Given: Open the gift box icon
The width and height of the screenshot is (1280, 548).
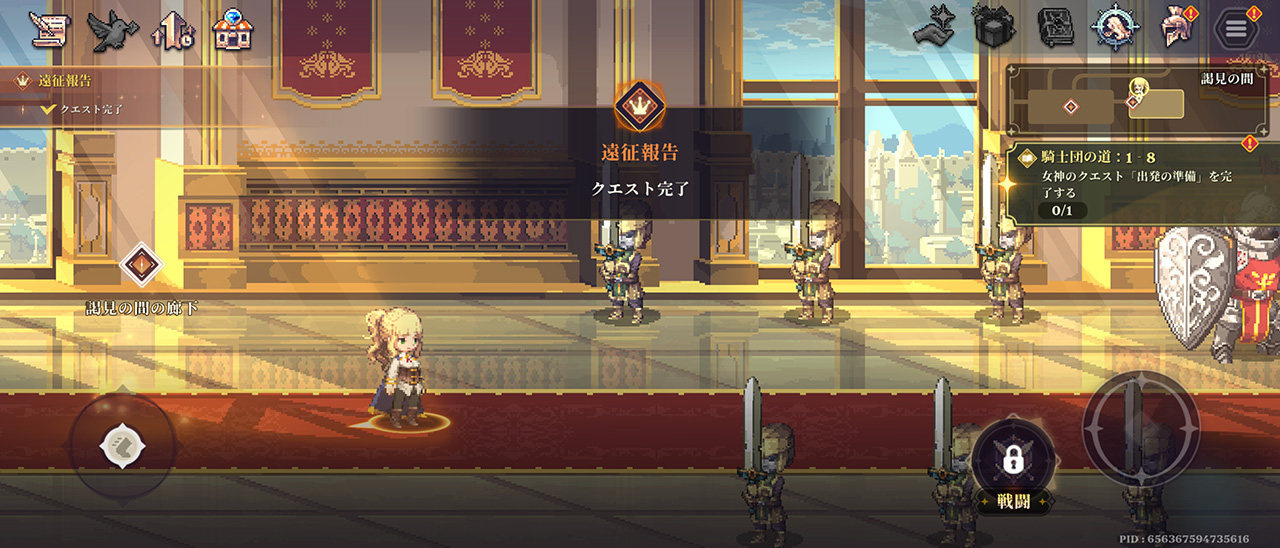Looking at the screenshot, I should tap(995, 28).
